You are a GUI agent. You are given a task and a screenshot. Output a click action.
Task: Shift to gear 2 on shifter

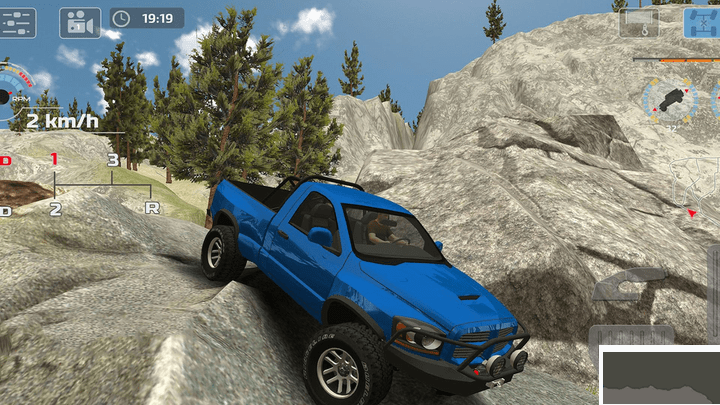coord(55,208)
